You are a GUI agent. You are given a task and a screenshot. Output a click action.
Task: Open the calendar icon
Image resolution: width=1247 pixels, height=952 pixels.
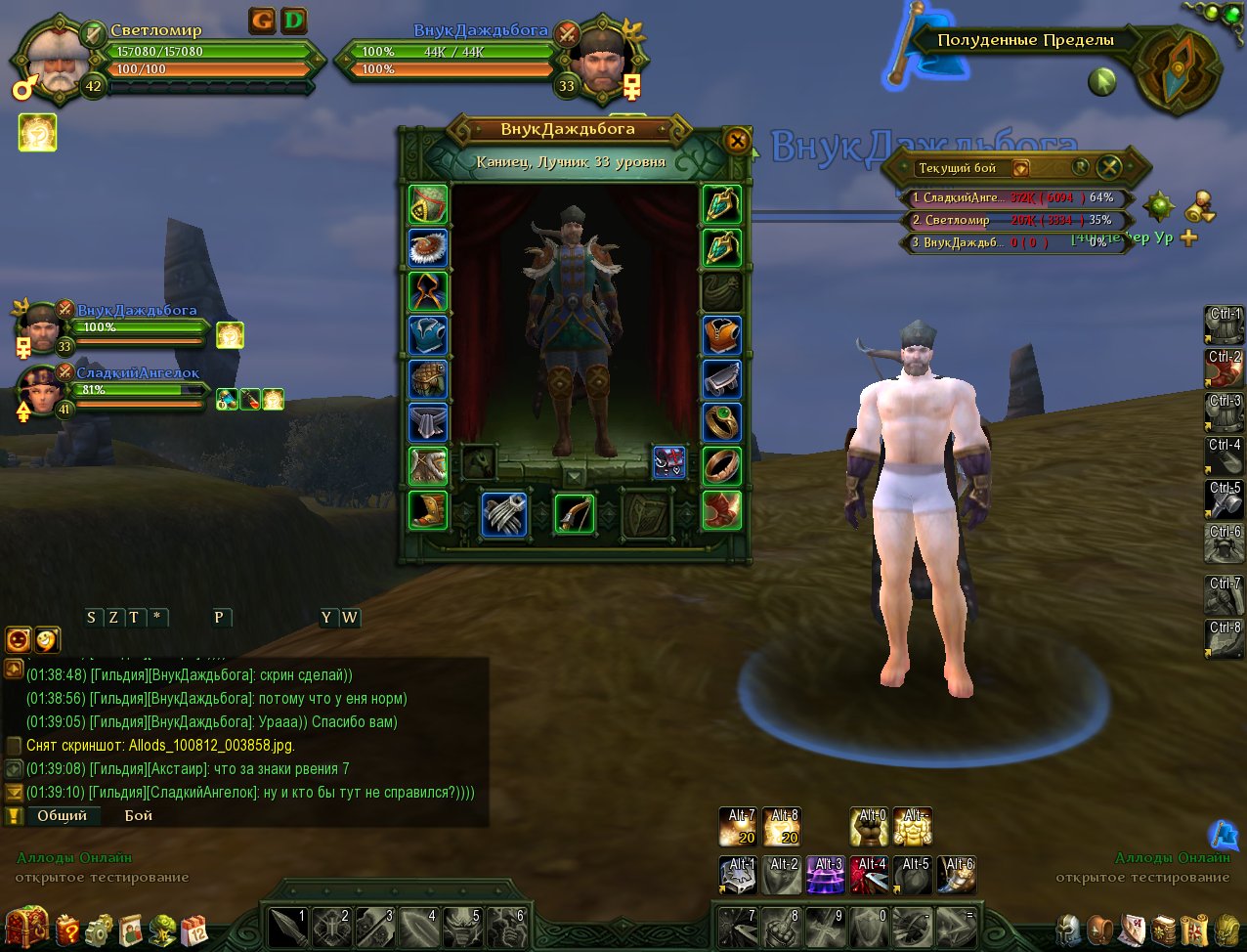tap(194, 930)
